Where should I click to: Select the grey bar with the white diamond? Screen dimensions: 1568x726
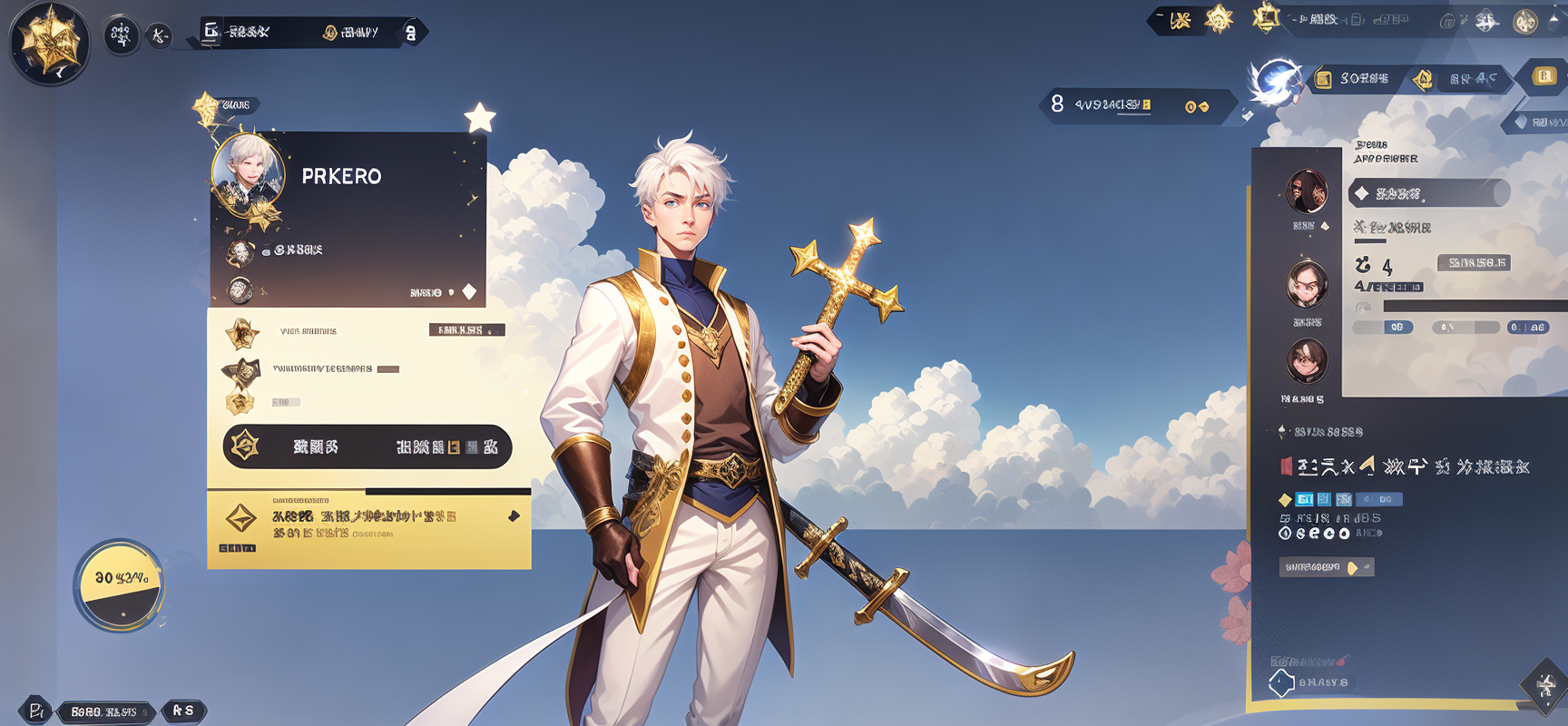pyautogui.click(x=1429, y=193)
